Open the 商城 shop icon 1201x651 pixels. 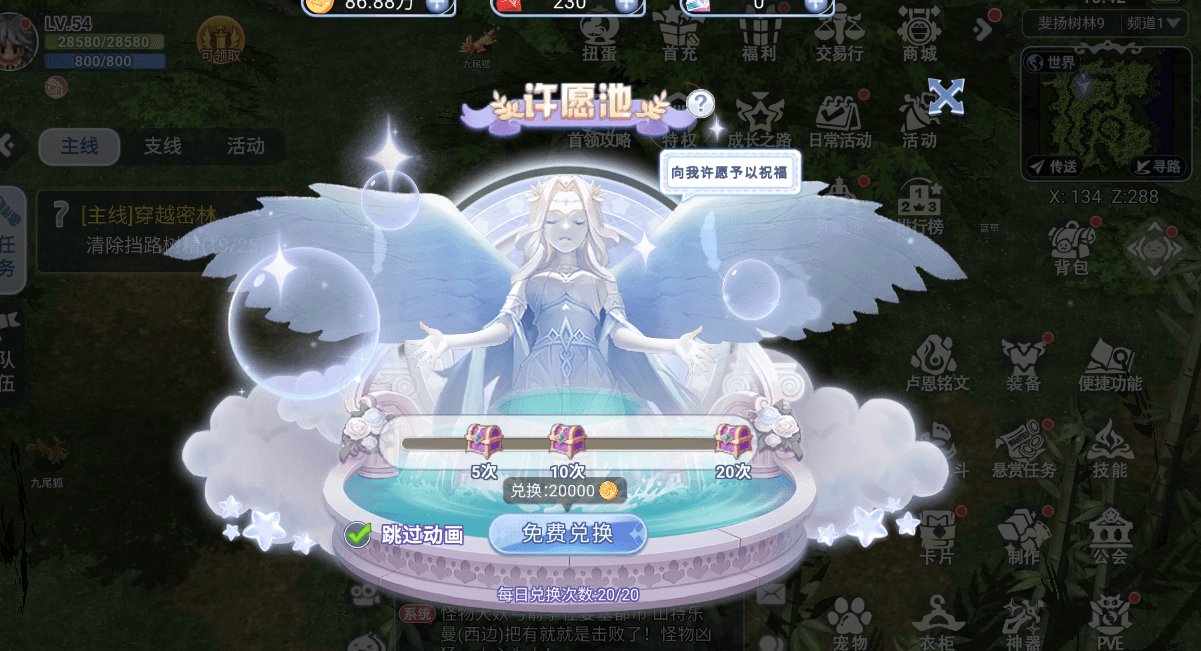pyautogui.click(x=919, y=35)
